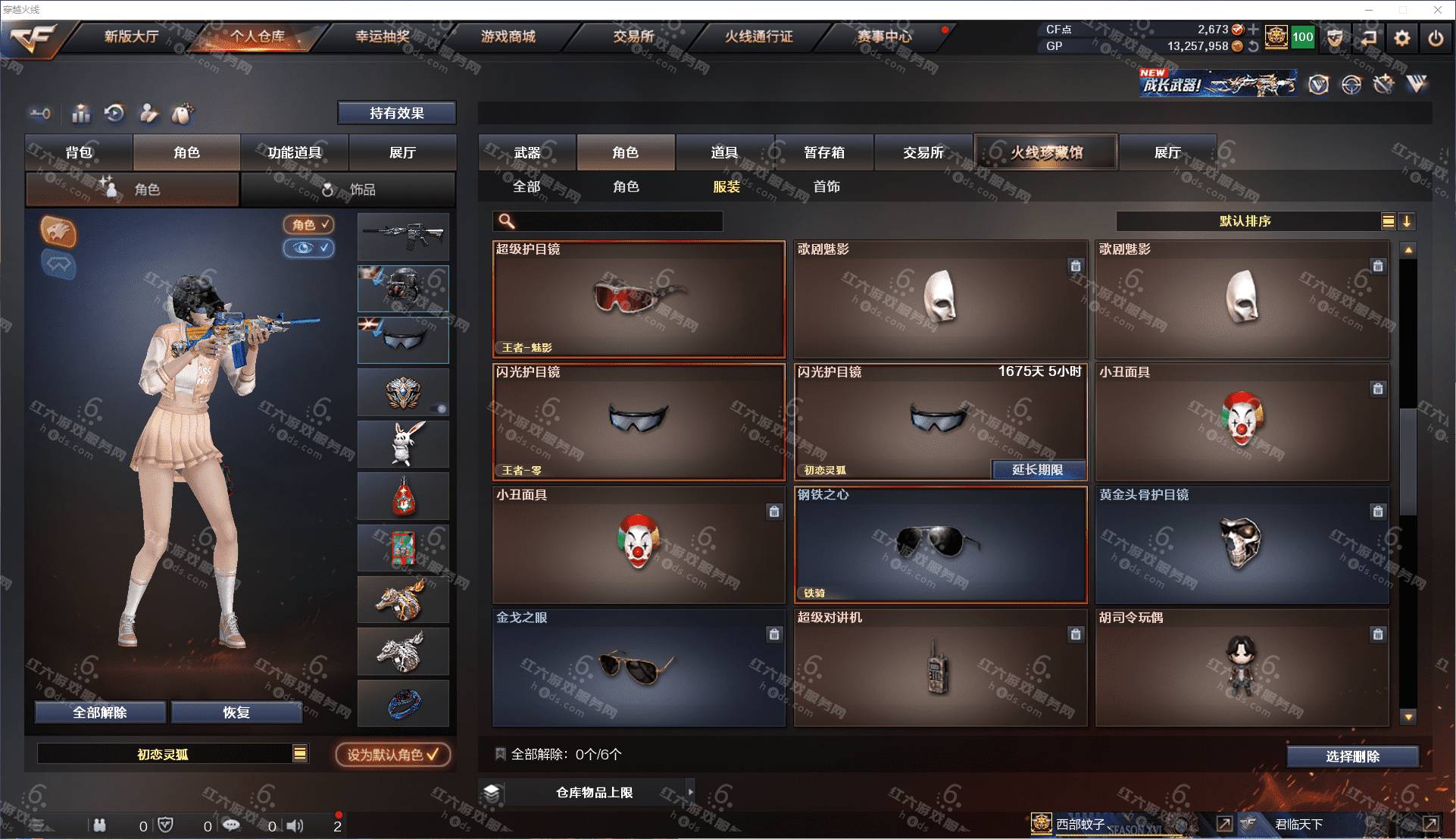Image resolution: width=1456 pixels, height=839 pixels.
Task: Toggle the 设为默认角色 default character option
Action: (x=392, y=755)
